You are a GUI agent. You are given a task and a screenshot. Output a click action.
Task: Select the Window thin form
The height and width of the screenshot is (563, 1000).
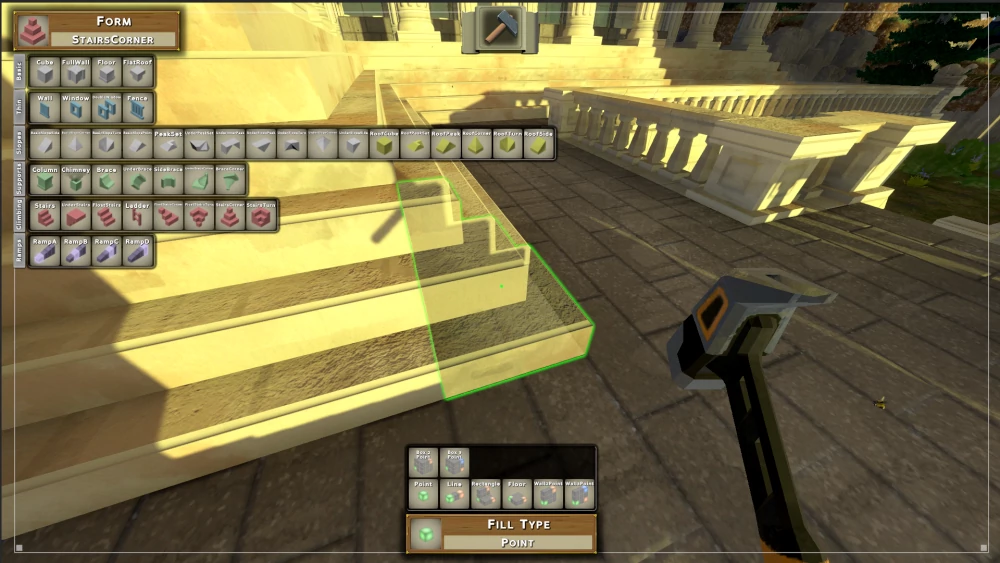pos(76,108)
